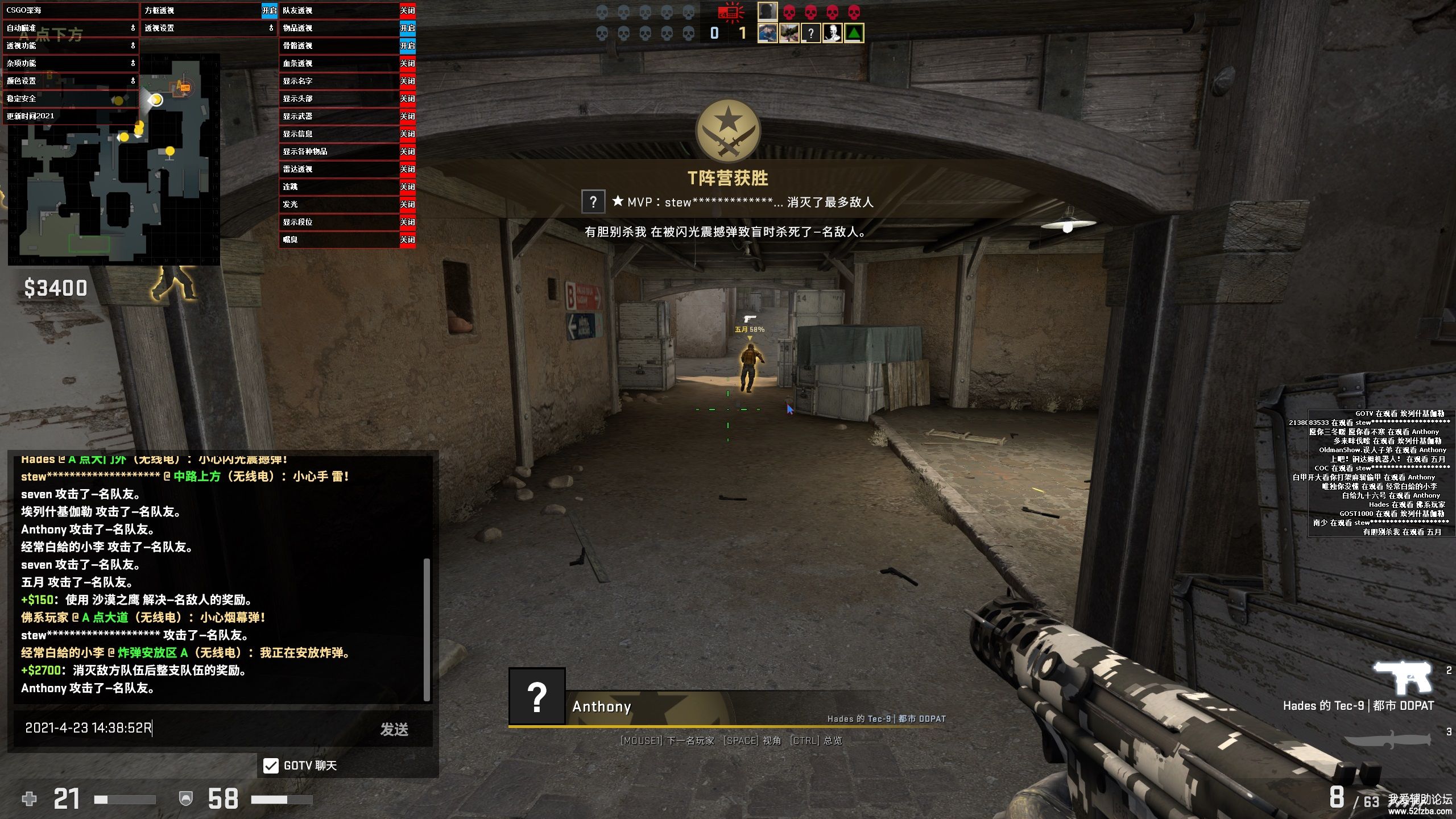
Task: Click the radar minimap
Action: coord(114,171)
